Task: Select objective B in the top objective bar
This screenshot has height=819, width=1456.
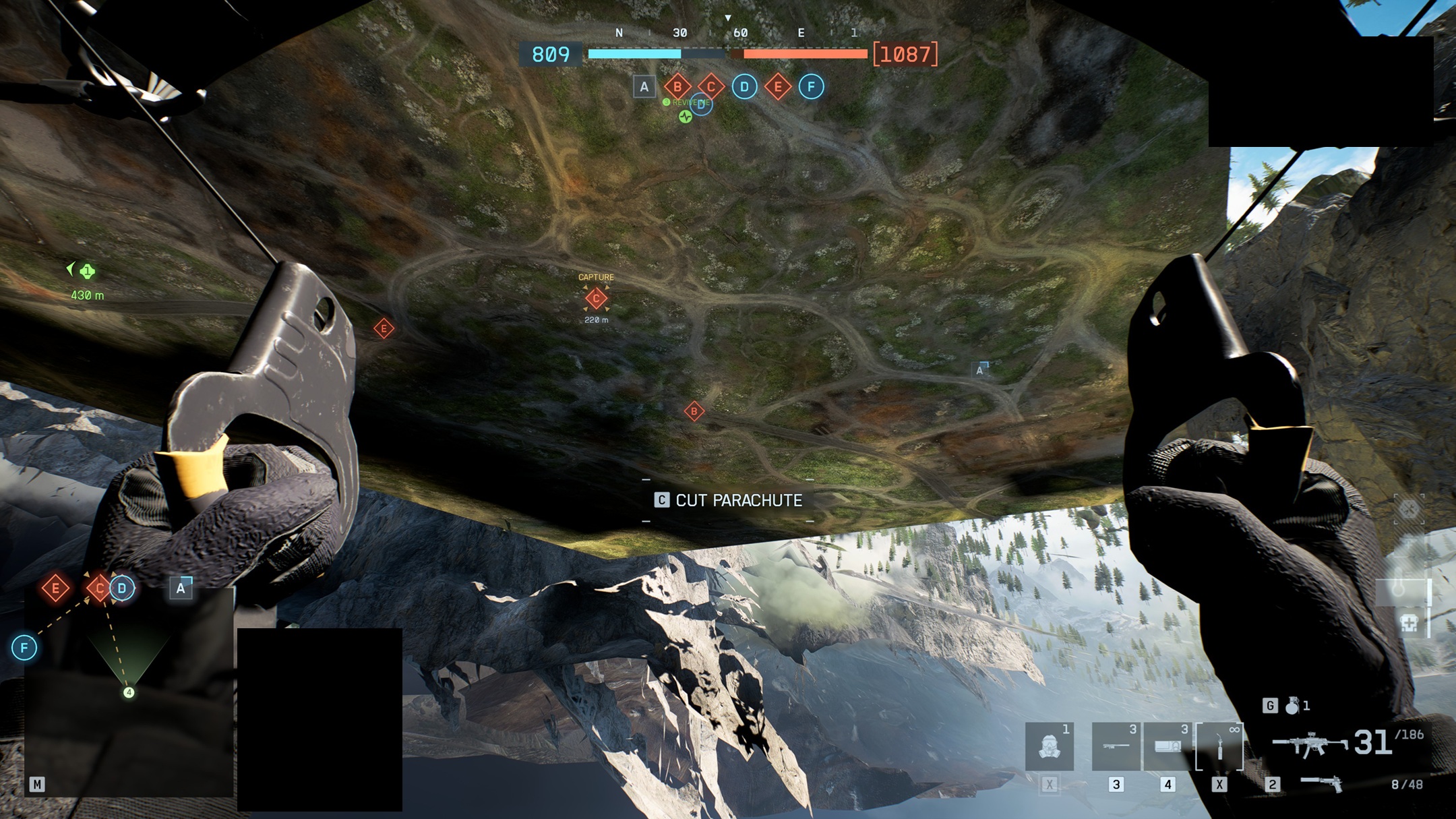Action: [x=677, y=87]
